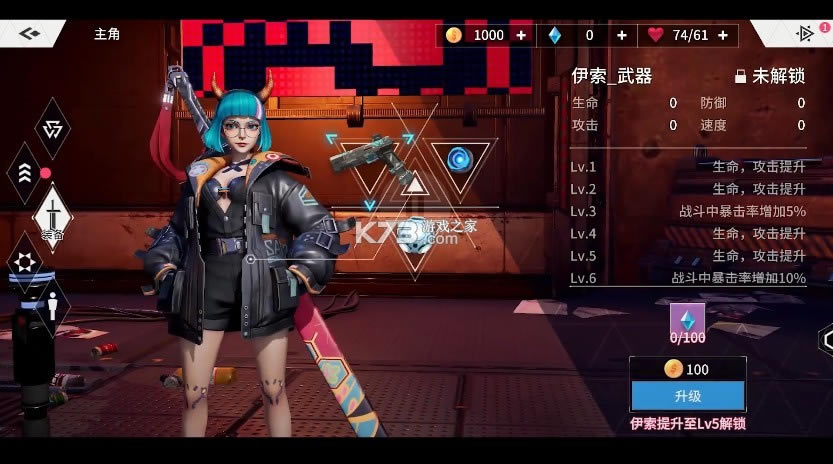
Task: Tap the blue 升级 upgrade button
Action: coord(687,396)
